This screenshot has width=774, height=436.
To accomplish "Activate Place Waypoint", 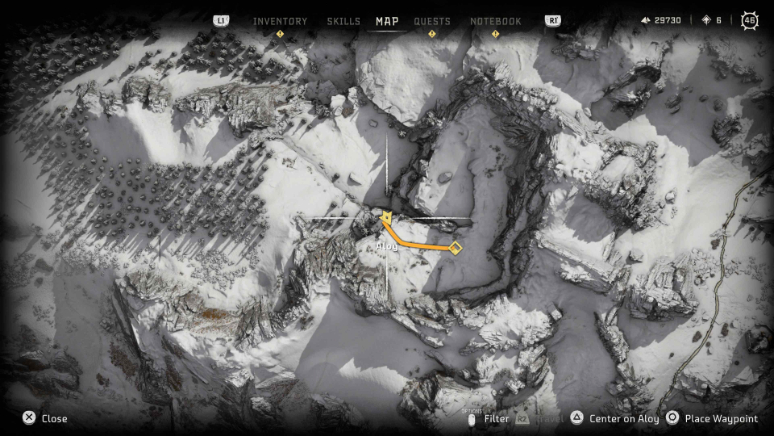I will pos(715,418).
